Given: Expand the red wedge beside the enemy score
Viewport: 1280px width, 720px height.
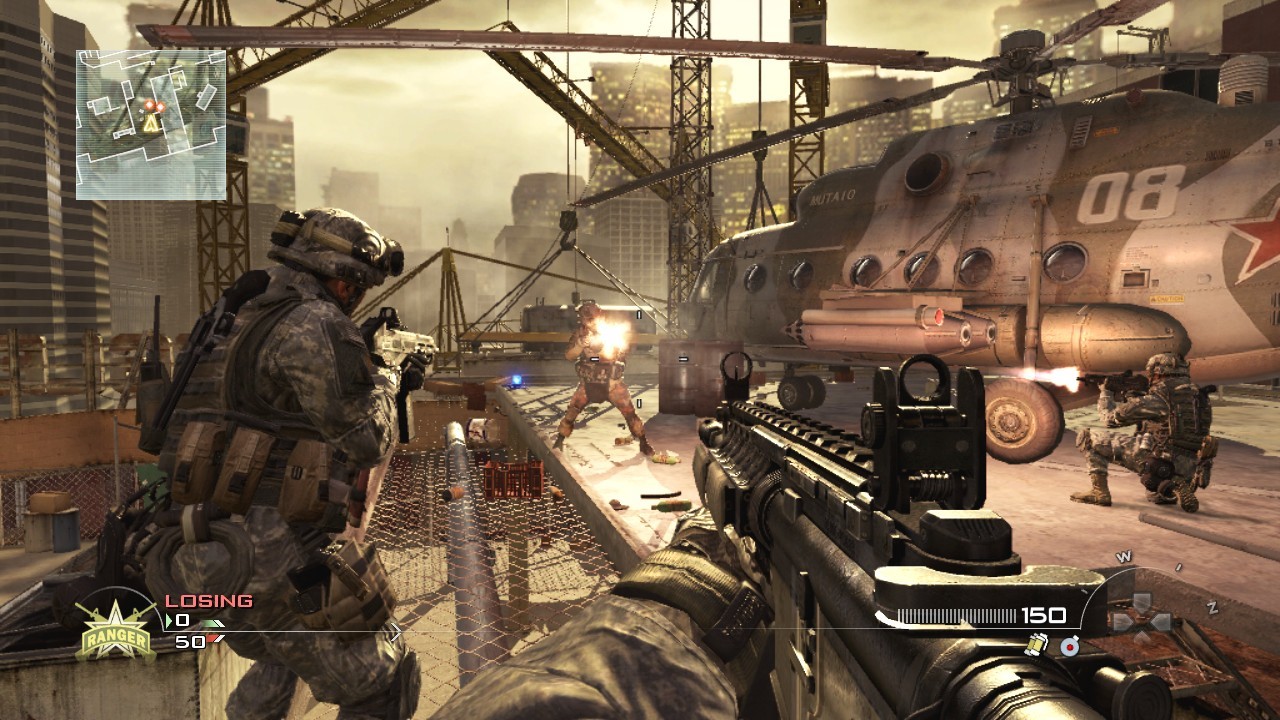Looking at the screenshot, I should click(x=216, y=637).
